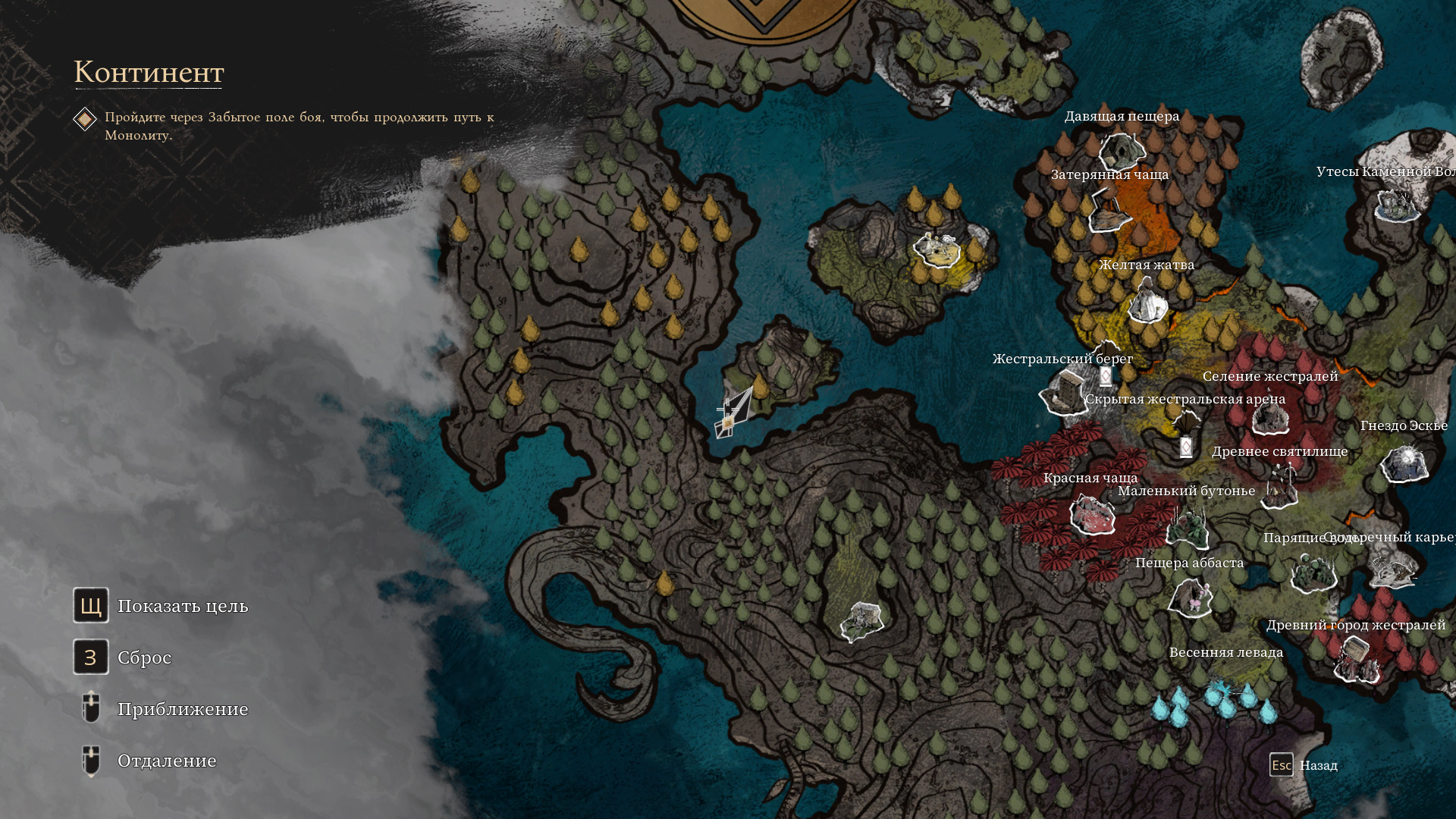Choose the Пещера аббаста location marker
This screenshot has height=819, width=1456.
tap(1191, 597)
